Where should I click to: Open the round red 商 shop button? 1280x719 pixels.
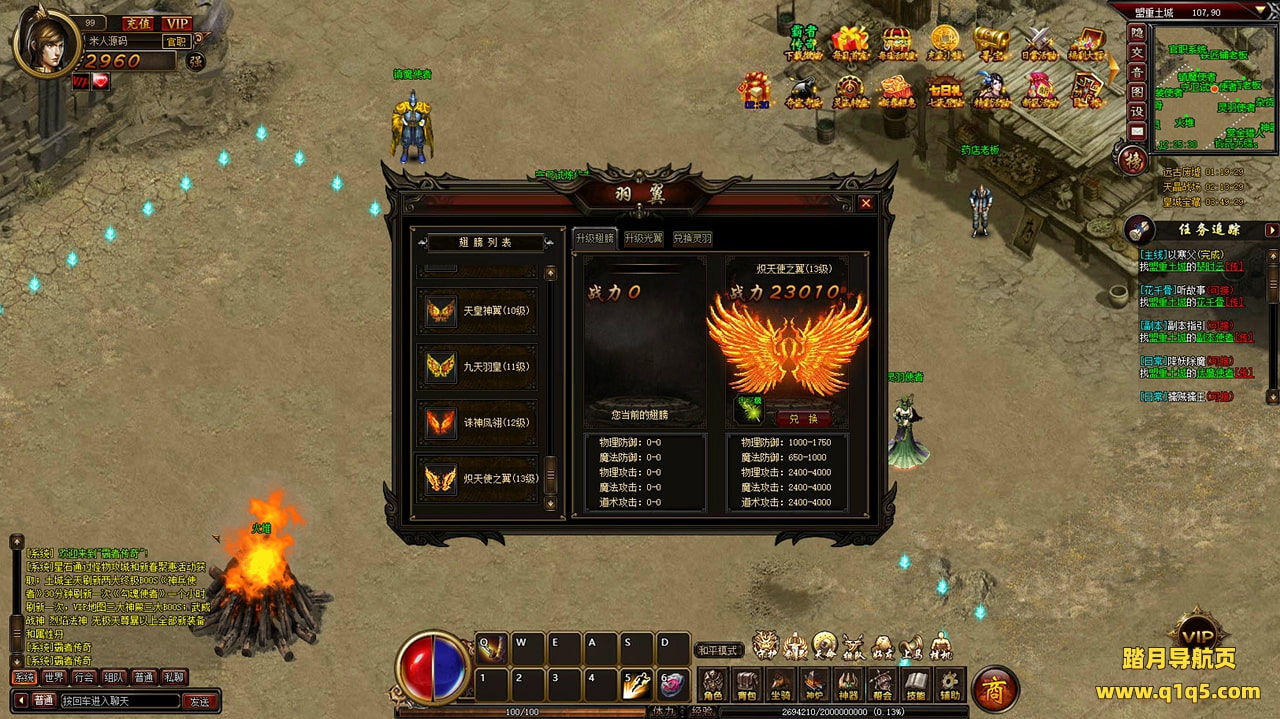995,689
